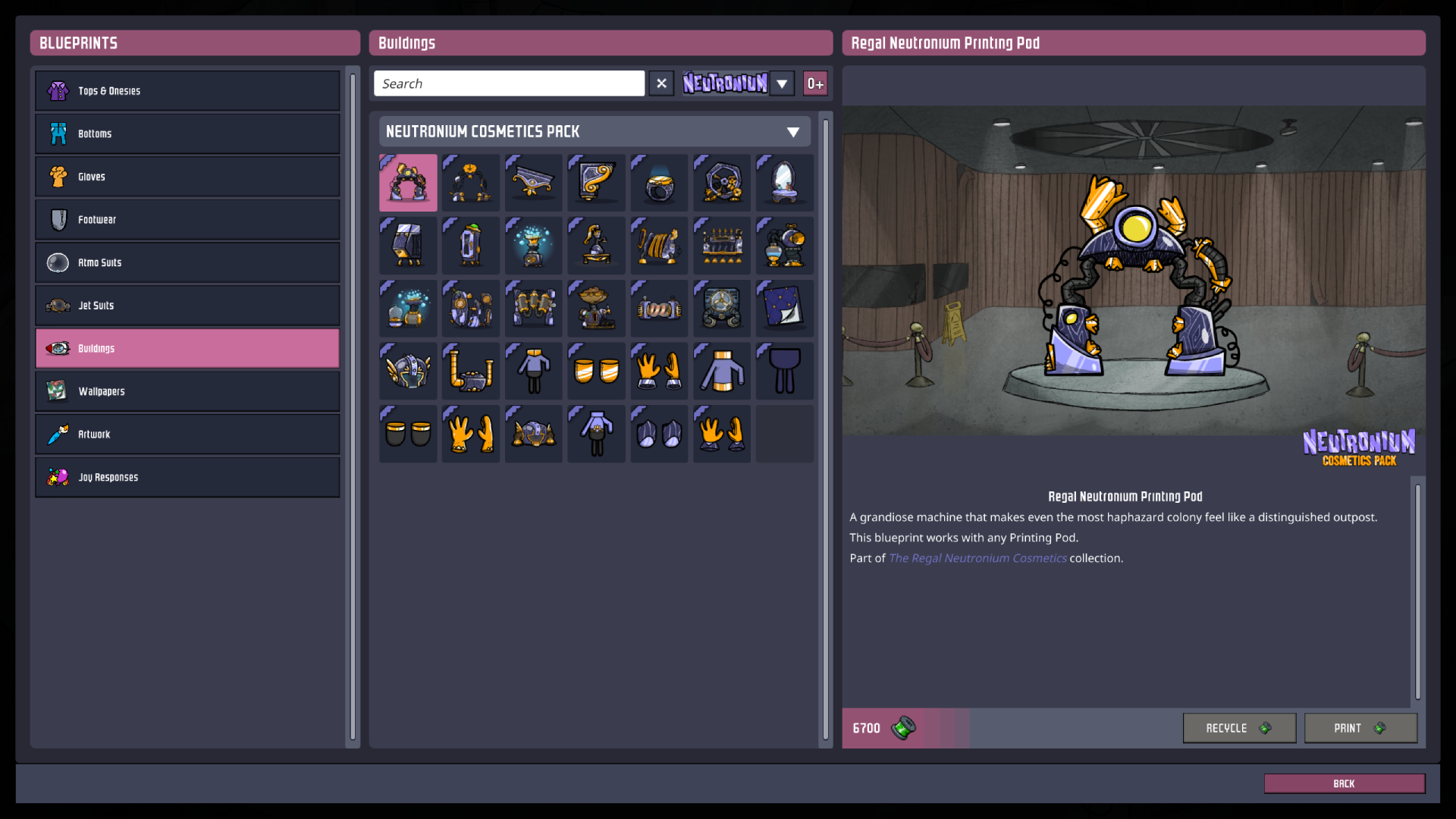Select the Tops & Onesies category
The height and width of the screenshot is (819, 1456).
[x=187, y=90]
